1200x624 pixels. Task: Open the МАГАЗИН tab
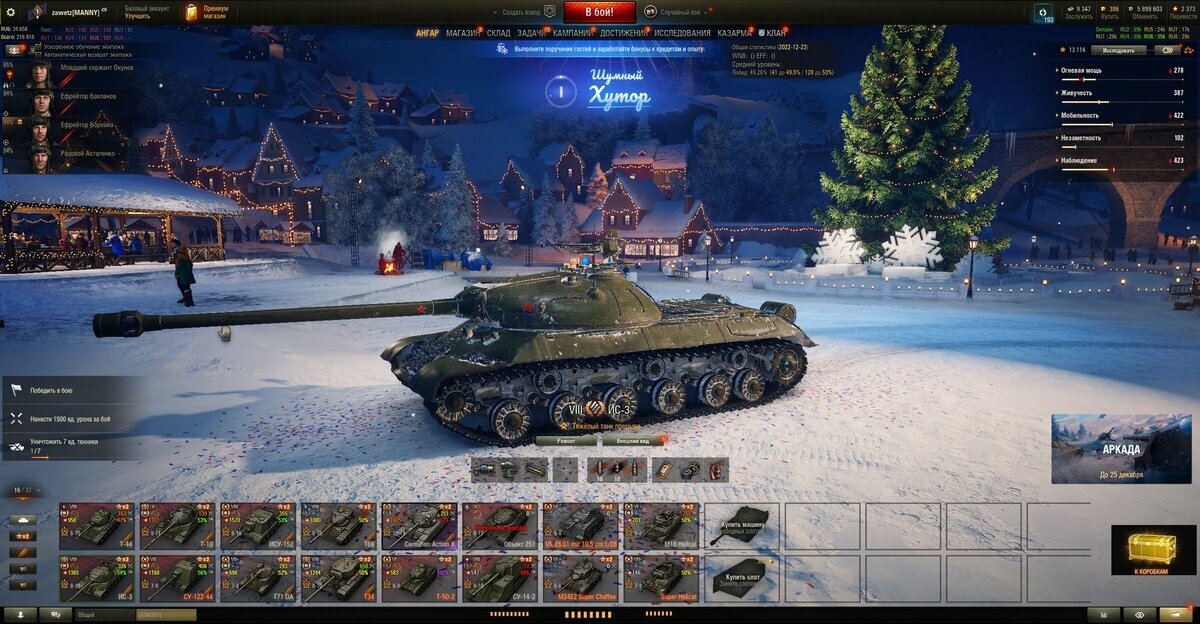(463, 33)
